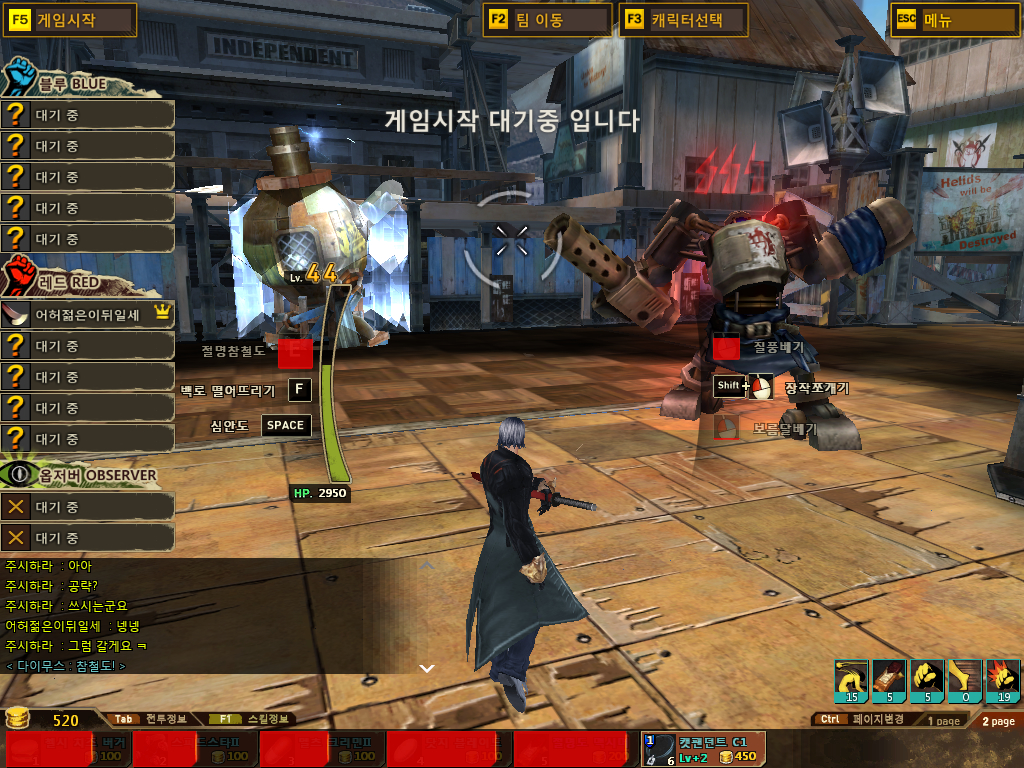Switch to the 2 page tab

coord(997,721)
